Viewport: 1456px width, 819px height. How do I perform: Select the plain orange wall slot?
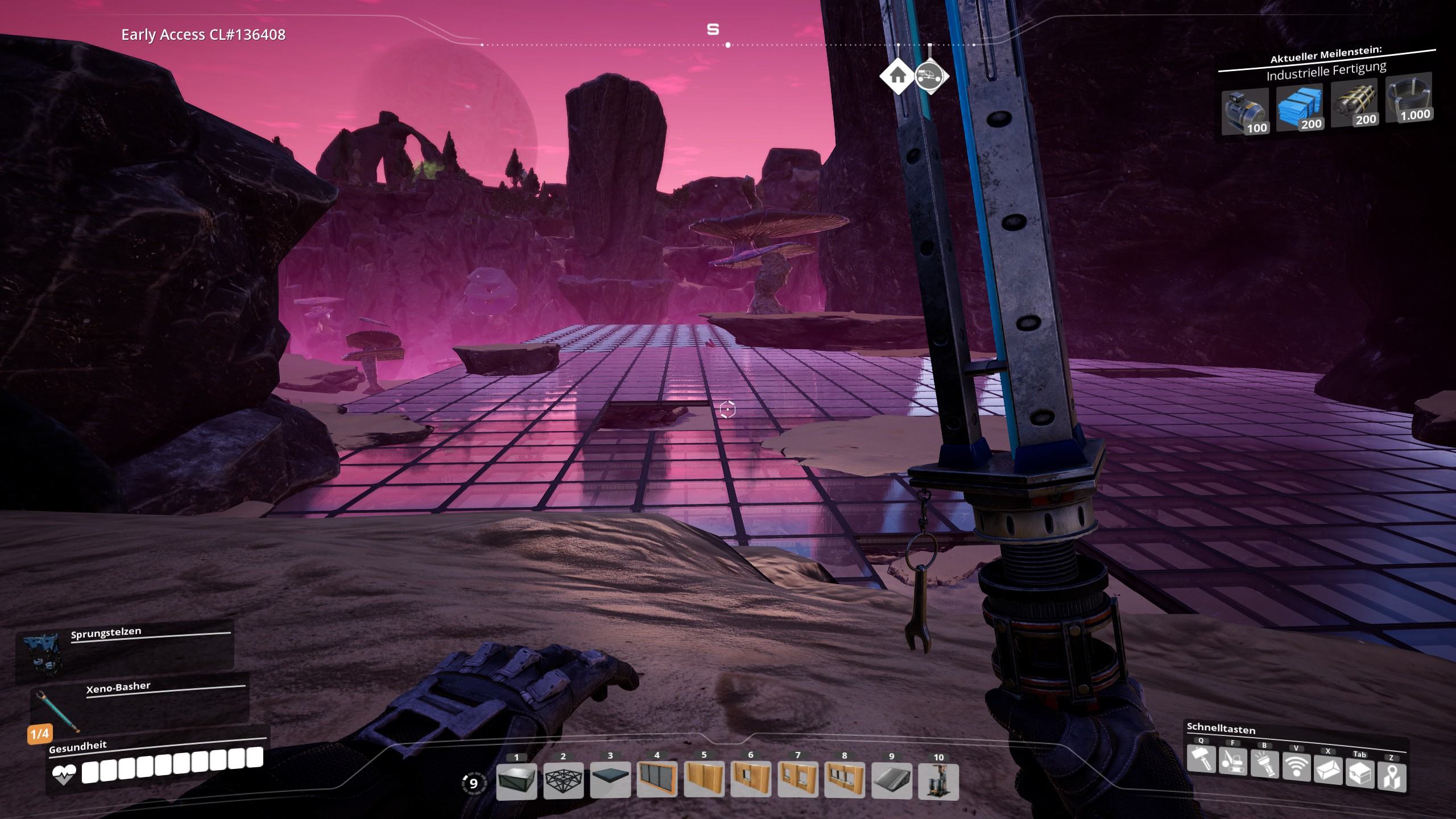point(704,780)
